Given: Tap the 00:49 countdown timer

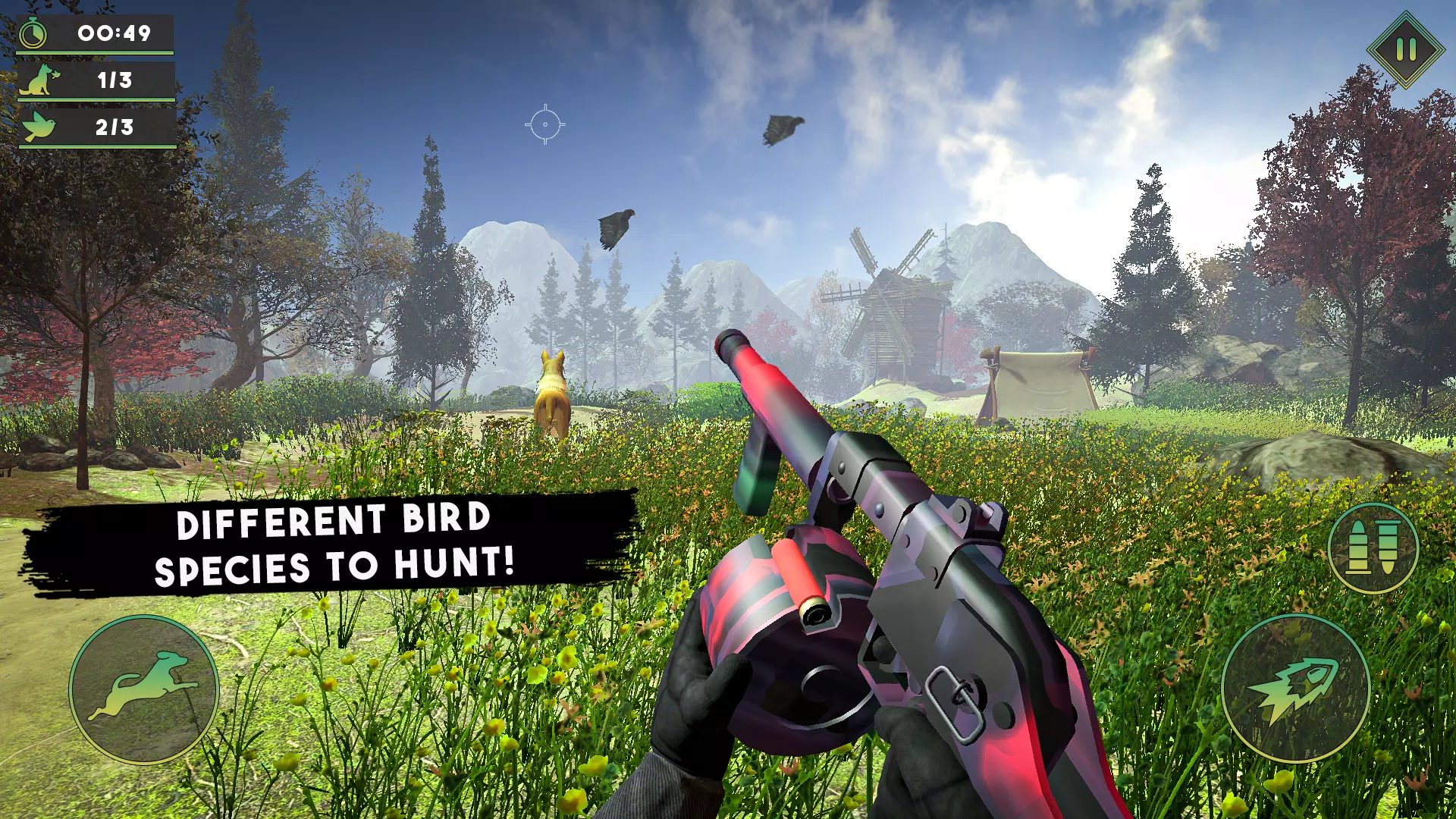Looking at the screenshot, I should pos(112,33).
